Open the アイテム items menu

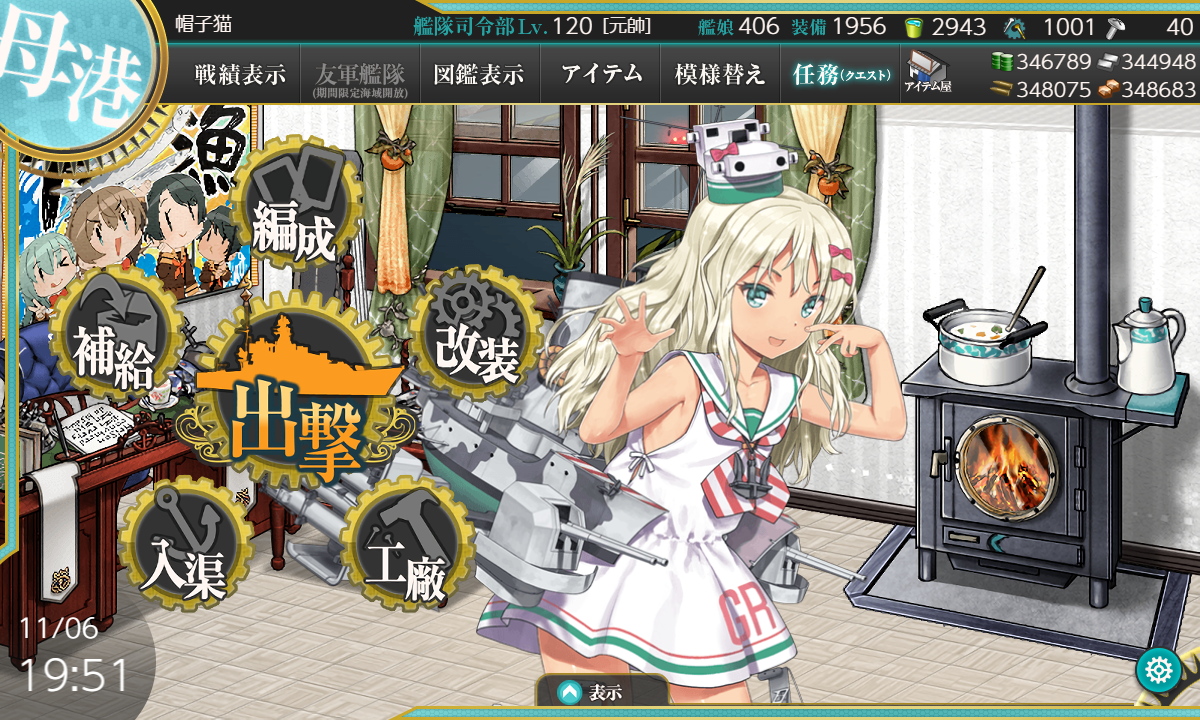(600, 75)
